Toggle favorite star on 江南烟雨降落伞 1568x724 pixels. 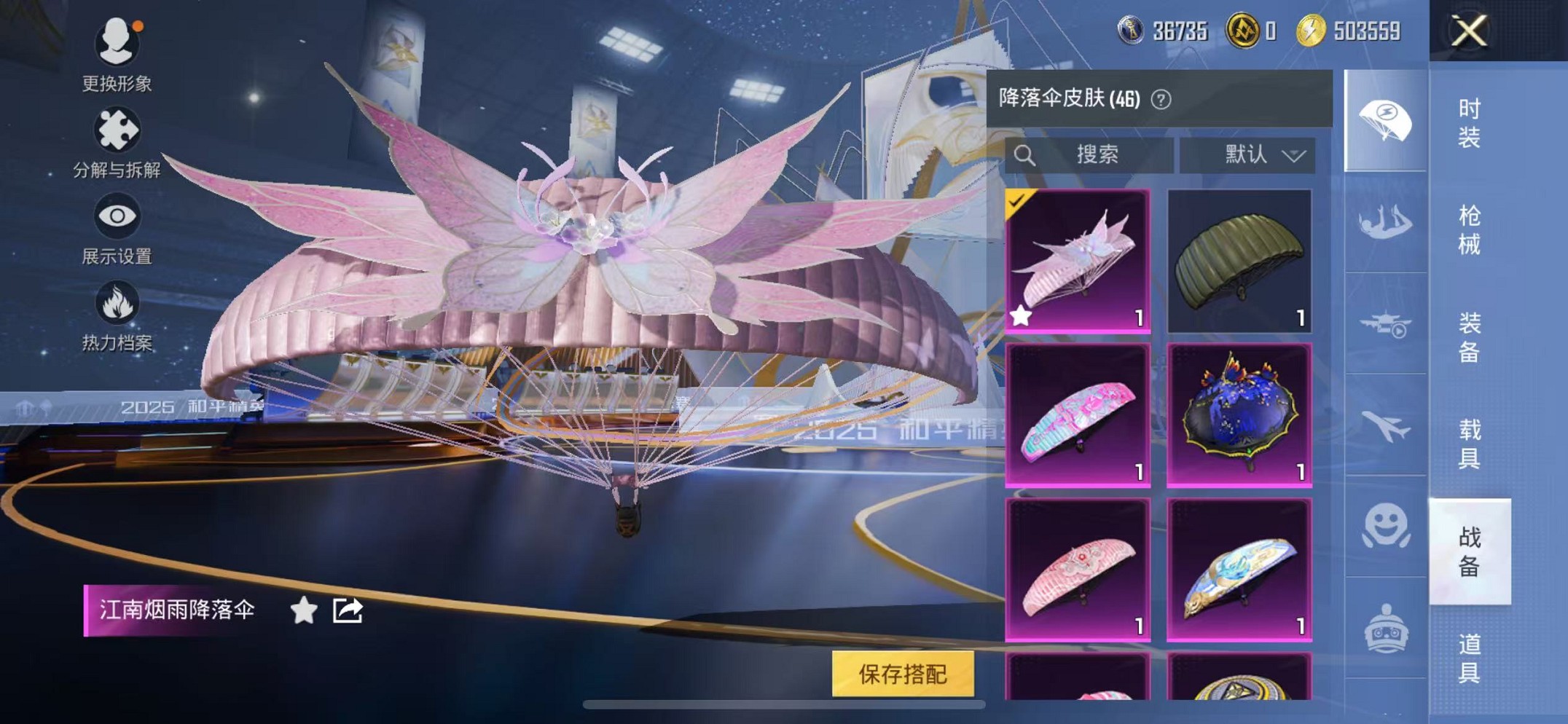[x=303, y=610]
